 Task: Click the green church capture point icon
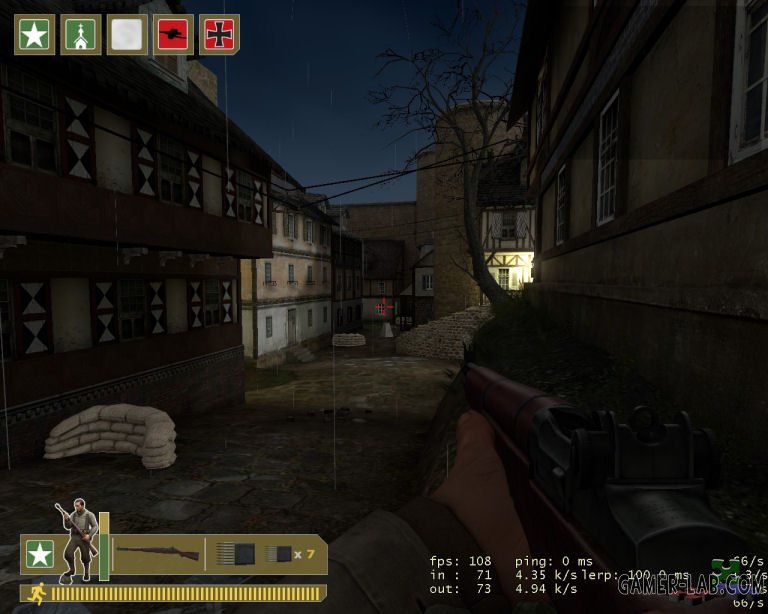point(80,35)
